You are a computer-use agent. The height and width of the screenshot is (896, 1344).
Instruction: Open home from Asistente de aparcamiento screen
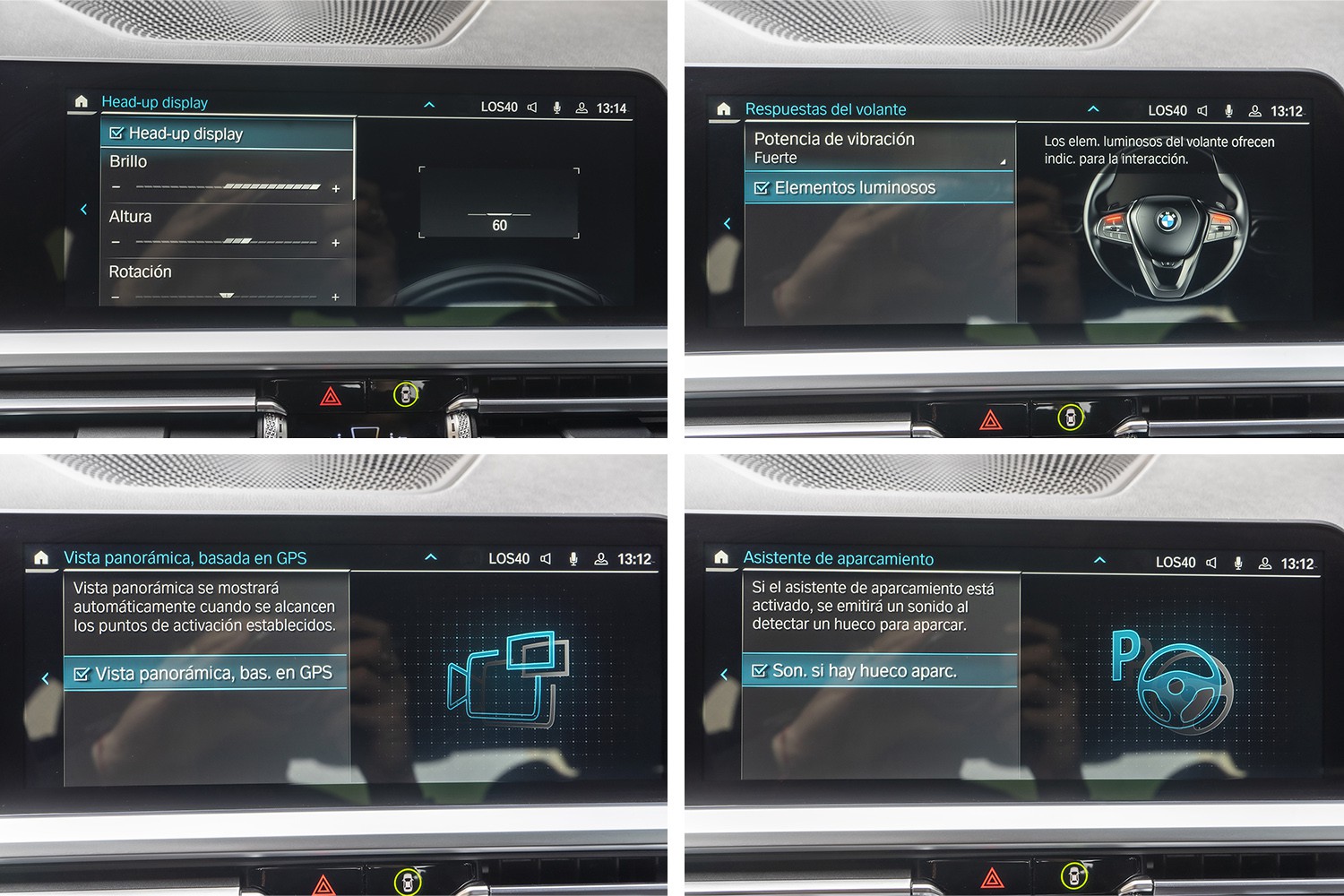pyautogui.click(x=721, y=558)
